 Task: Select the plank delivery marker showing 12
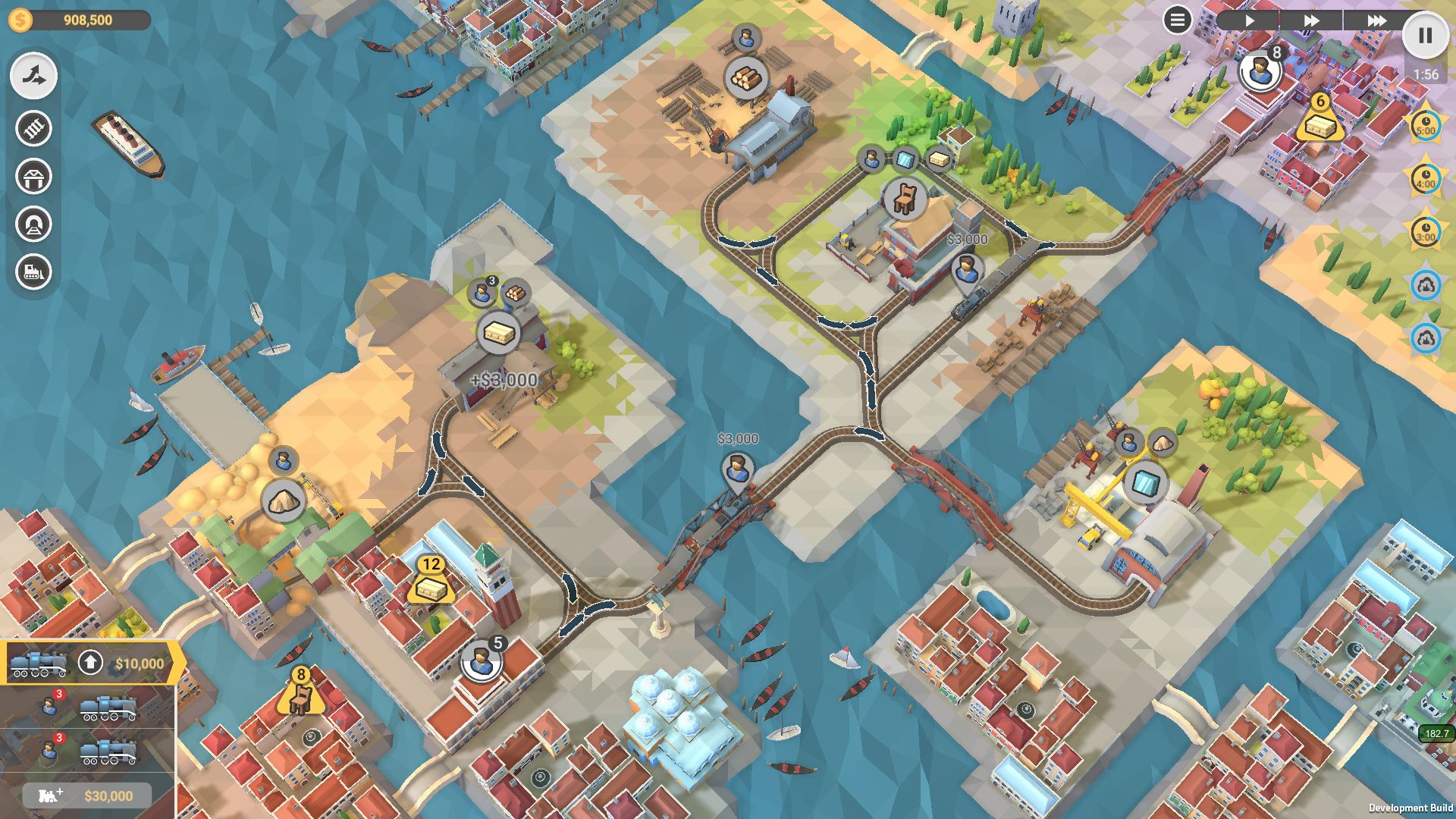431,585
